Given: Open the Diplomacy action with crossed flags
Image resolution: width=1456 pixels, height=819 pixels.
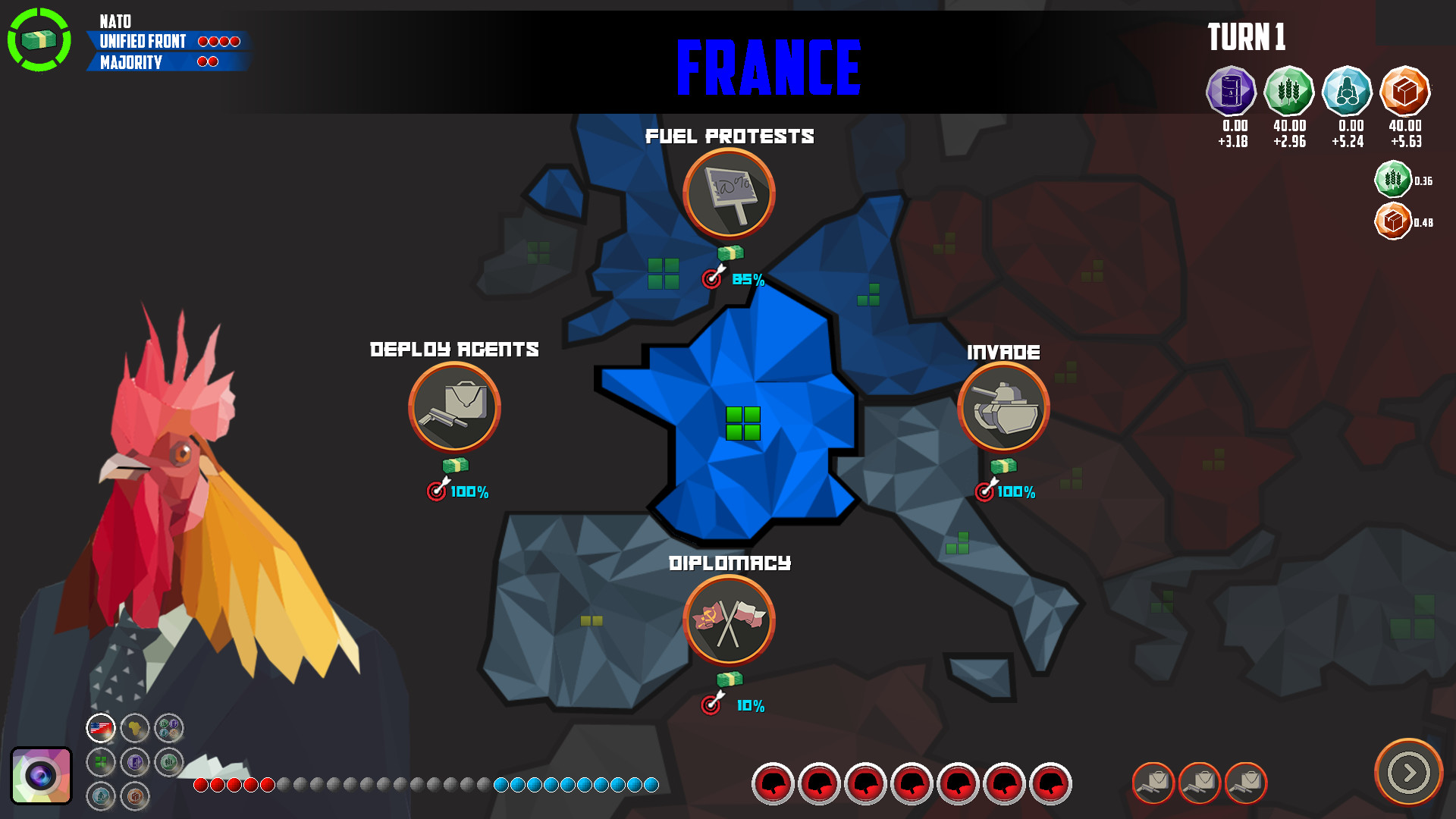Looking at the screenshot, I should tap(729, 620).
